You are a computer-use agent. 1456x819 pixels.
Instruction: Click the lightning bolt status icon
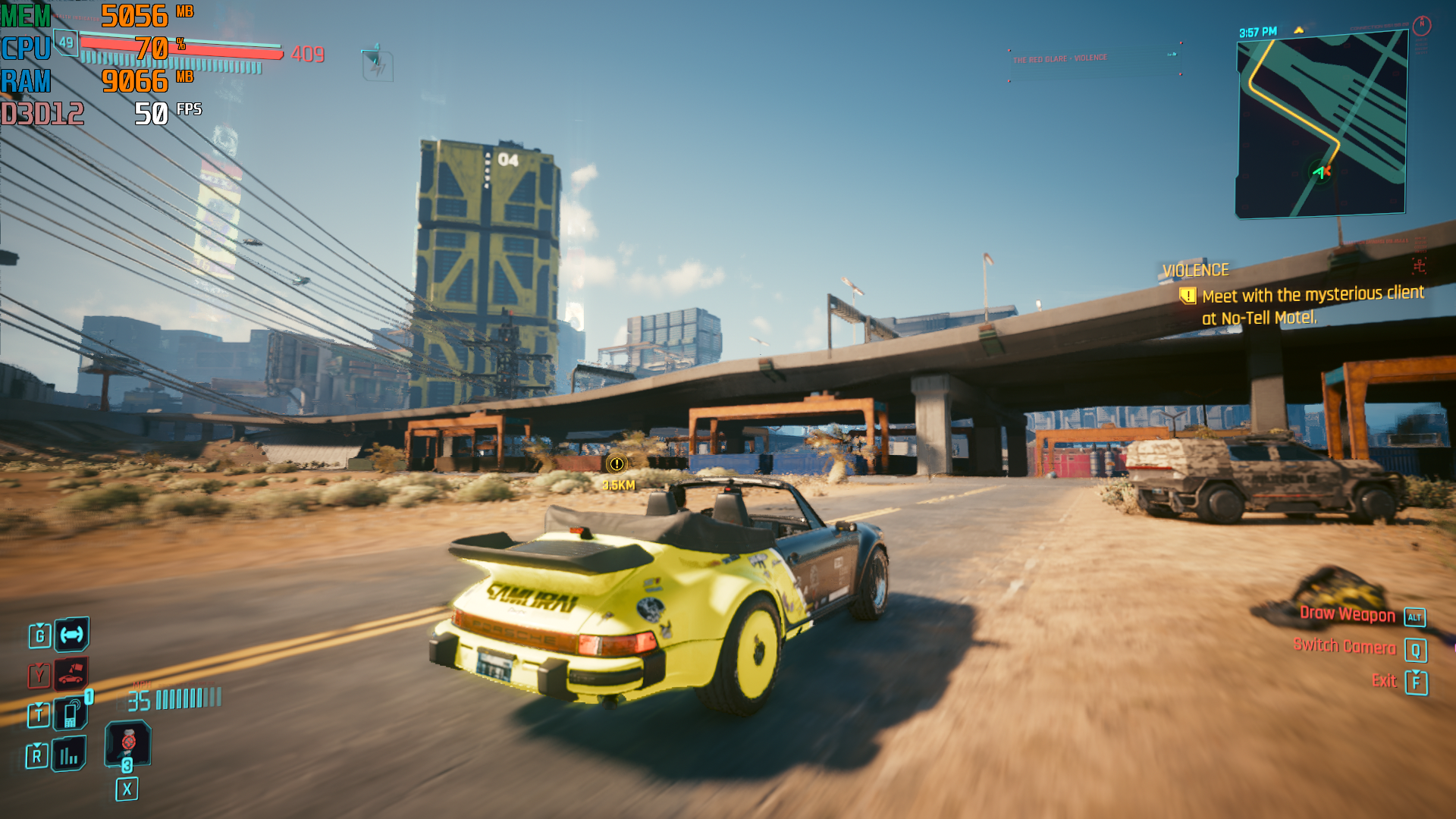[x=378, y=66]
